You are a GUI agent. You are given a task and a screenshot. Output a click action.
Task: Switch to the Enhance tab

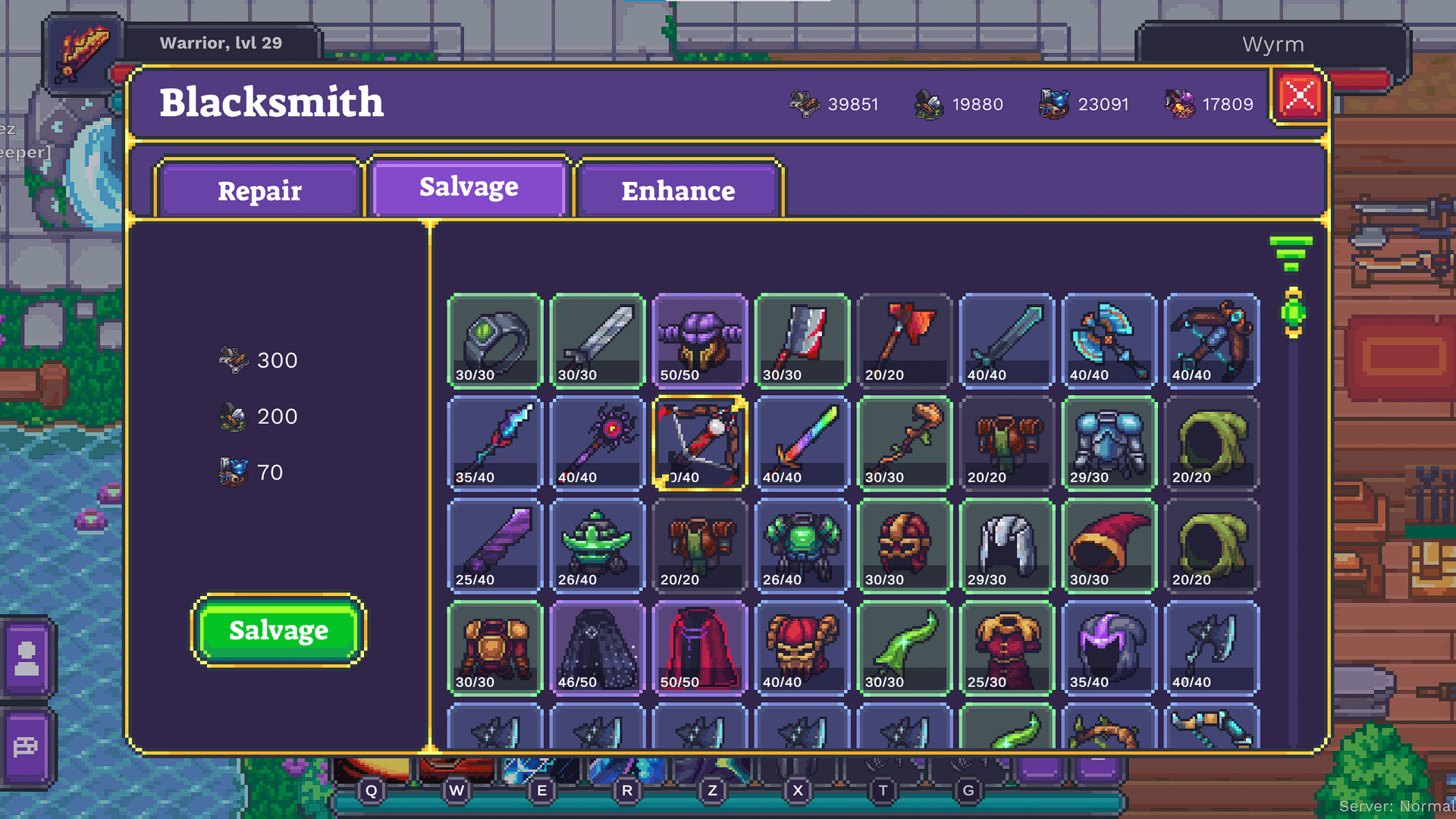tap(678, 191)
